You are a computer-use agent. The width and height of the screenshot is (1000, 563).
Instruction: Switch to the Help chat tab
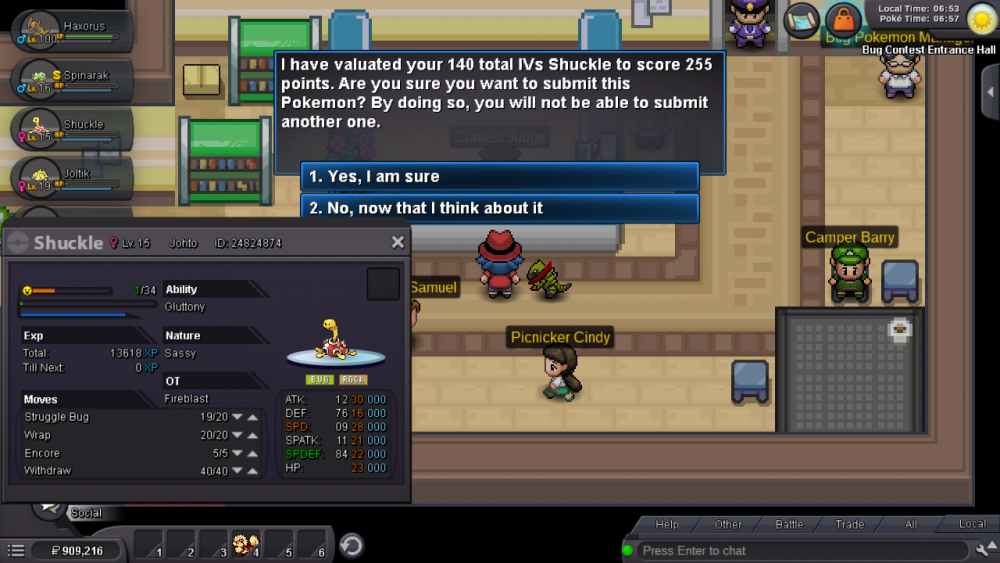667,524
